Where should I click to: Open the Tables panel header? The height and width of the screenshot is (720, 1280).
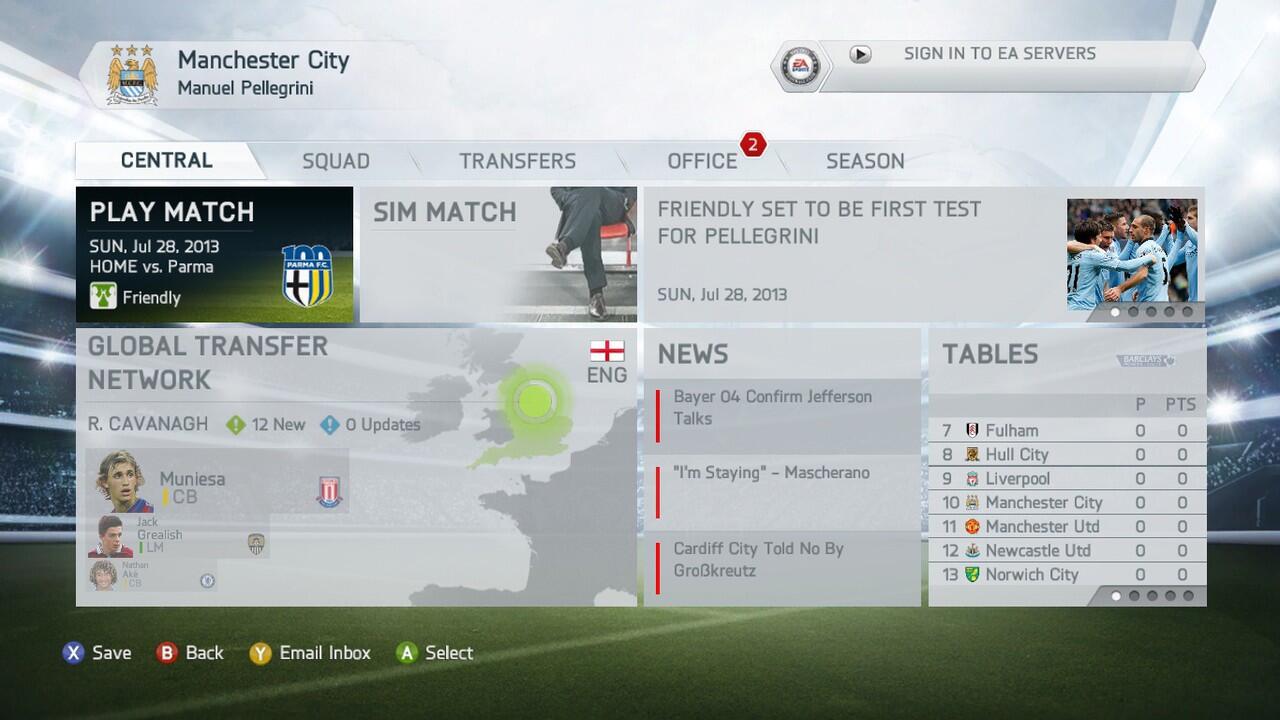click(x=990, y=354)
